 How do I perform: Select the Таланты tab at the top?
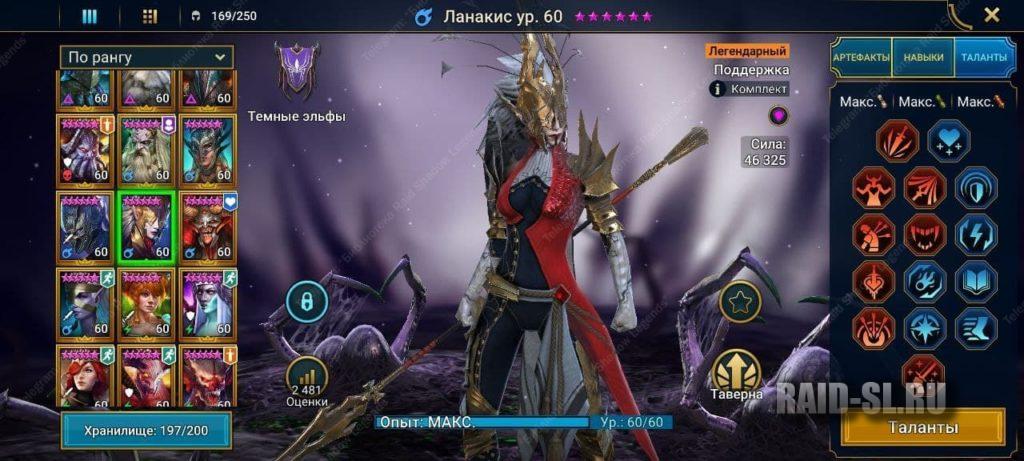click(985, 57)
